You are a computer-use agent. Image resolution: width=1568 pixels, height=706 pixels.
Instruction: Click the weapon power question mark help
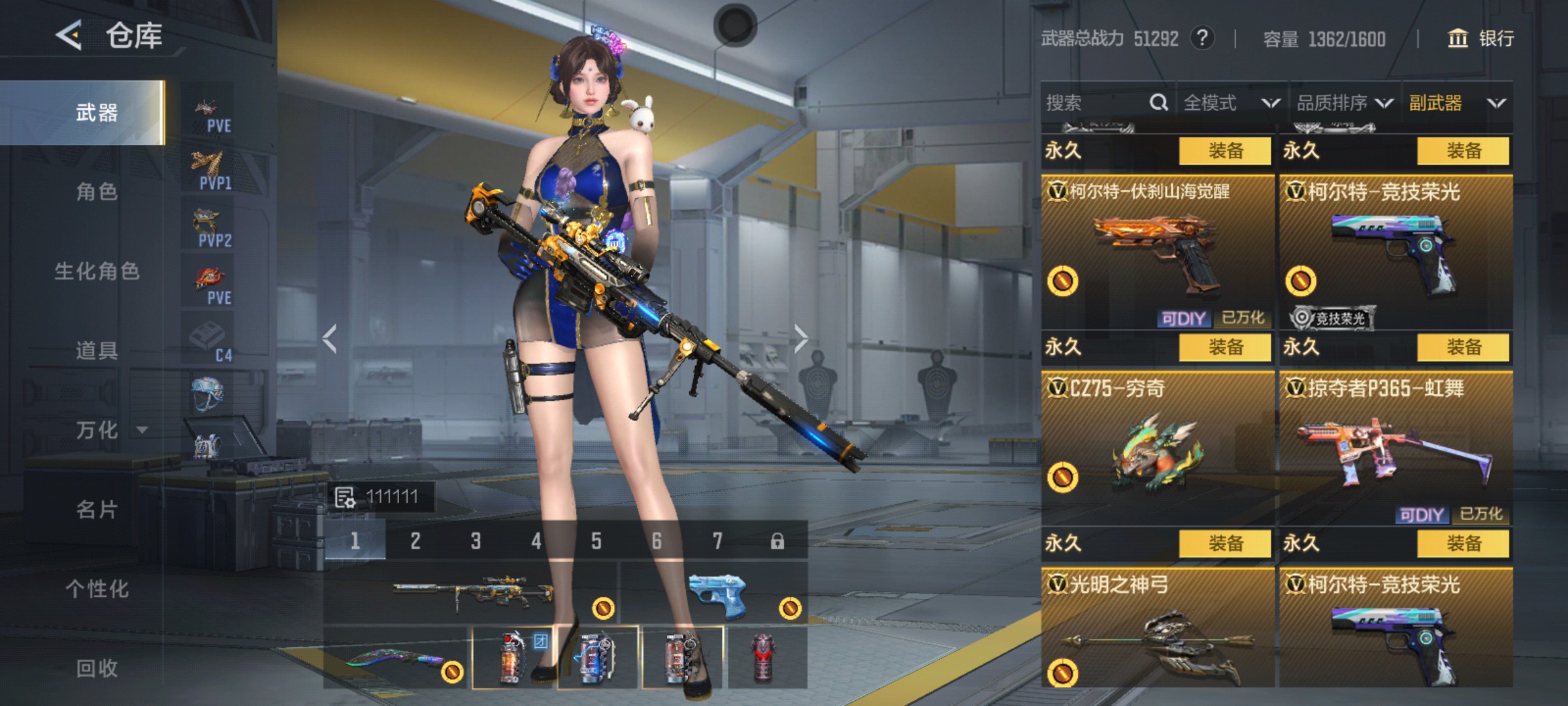(x=1202, y=39)
